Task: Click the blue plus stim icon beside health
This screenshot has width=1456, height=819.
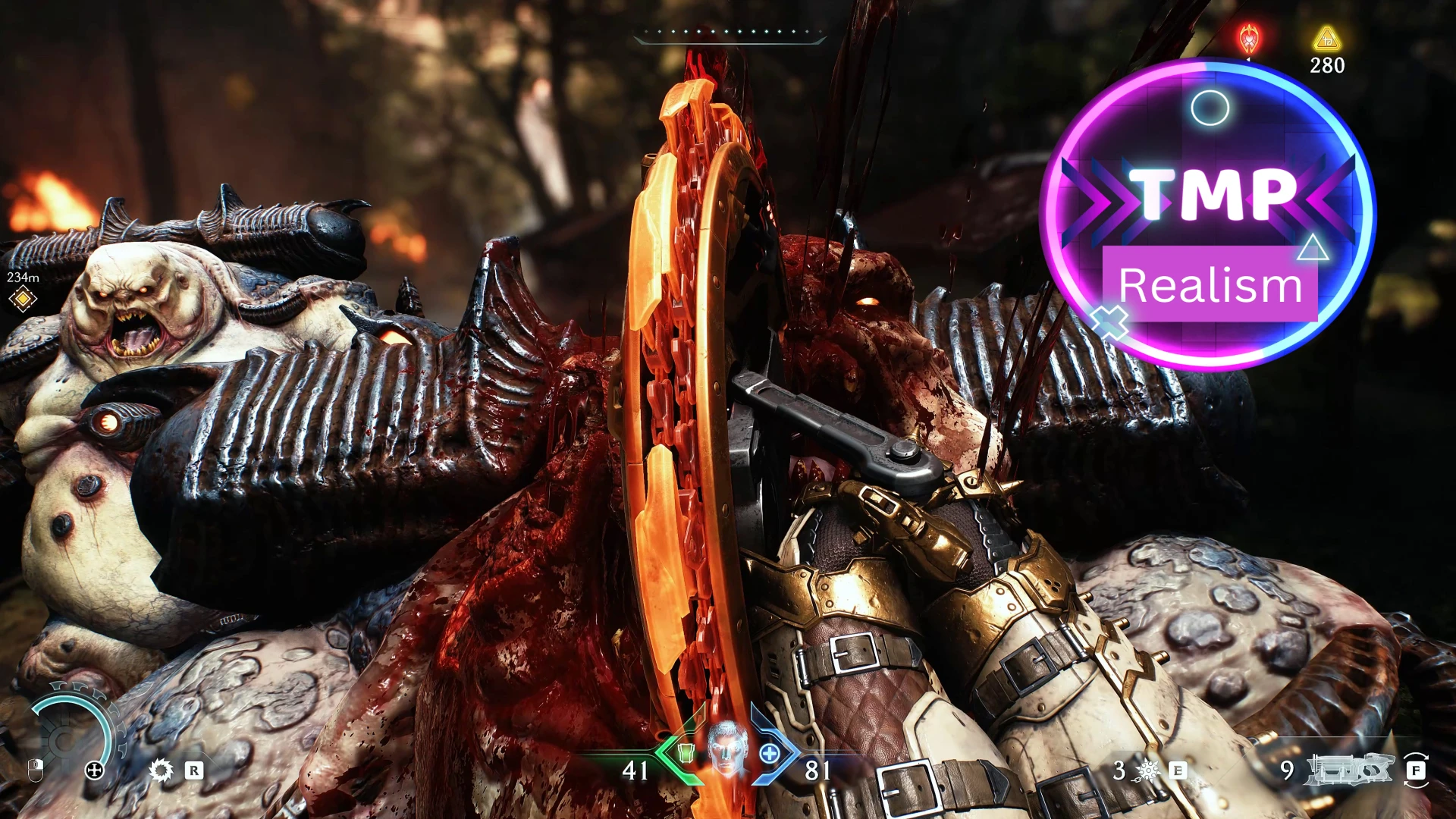Action: pyautogui.click(x=770, y=755)
